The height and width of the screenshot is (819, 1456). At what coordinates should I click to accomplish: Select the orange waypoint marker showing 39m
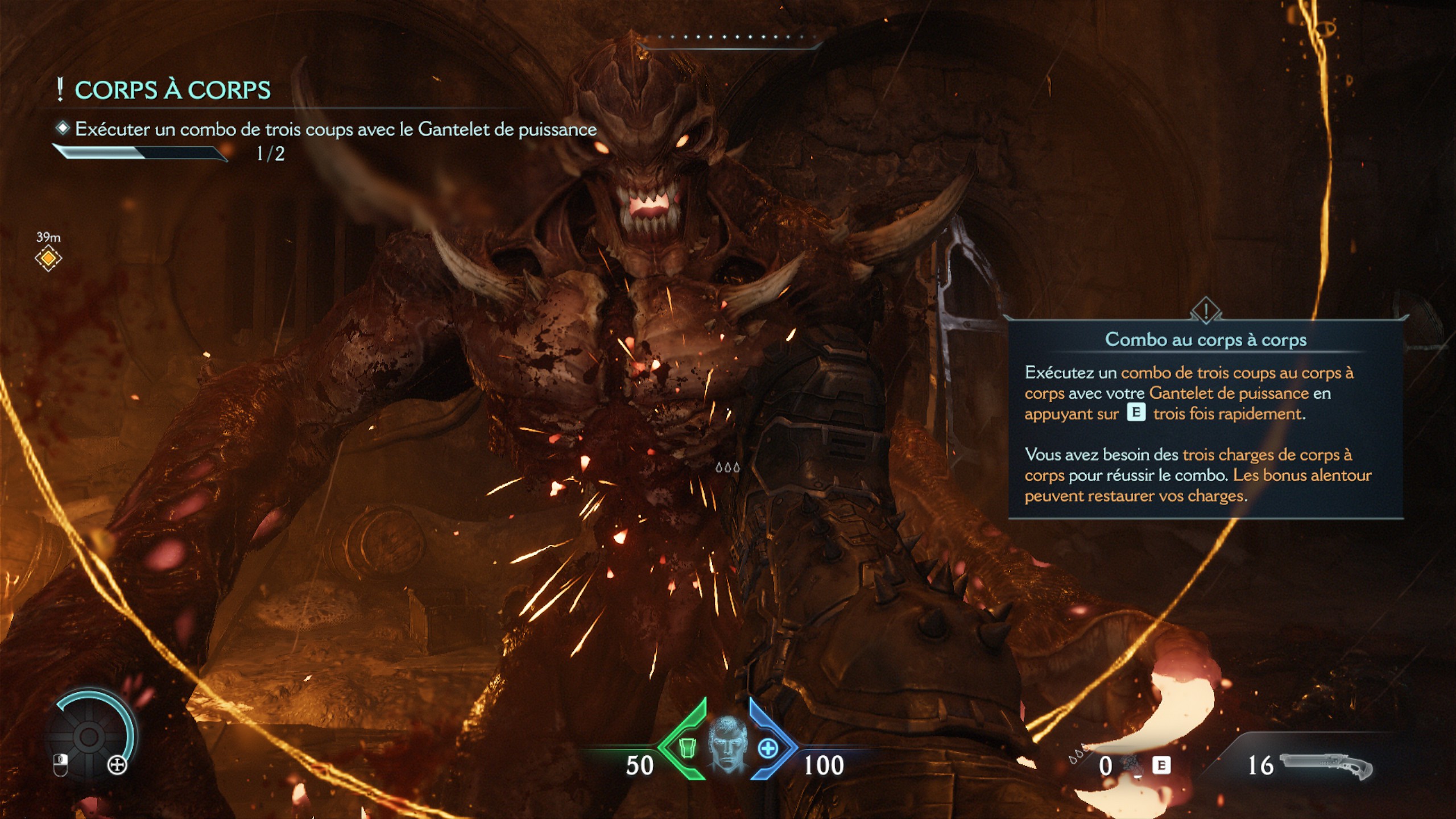[48, 259]
